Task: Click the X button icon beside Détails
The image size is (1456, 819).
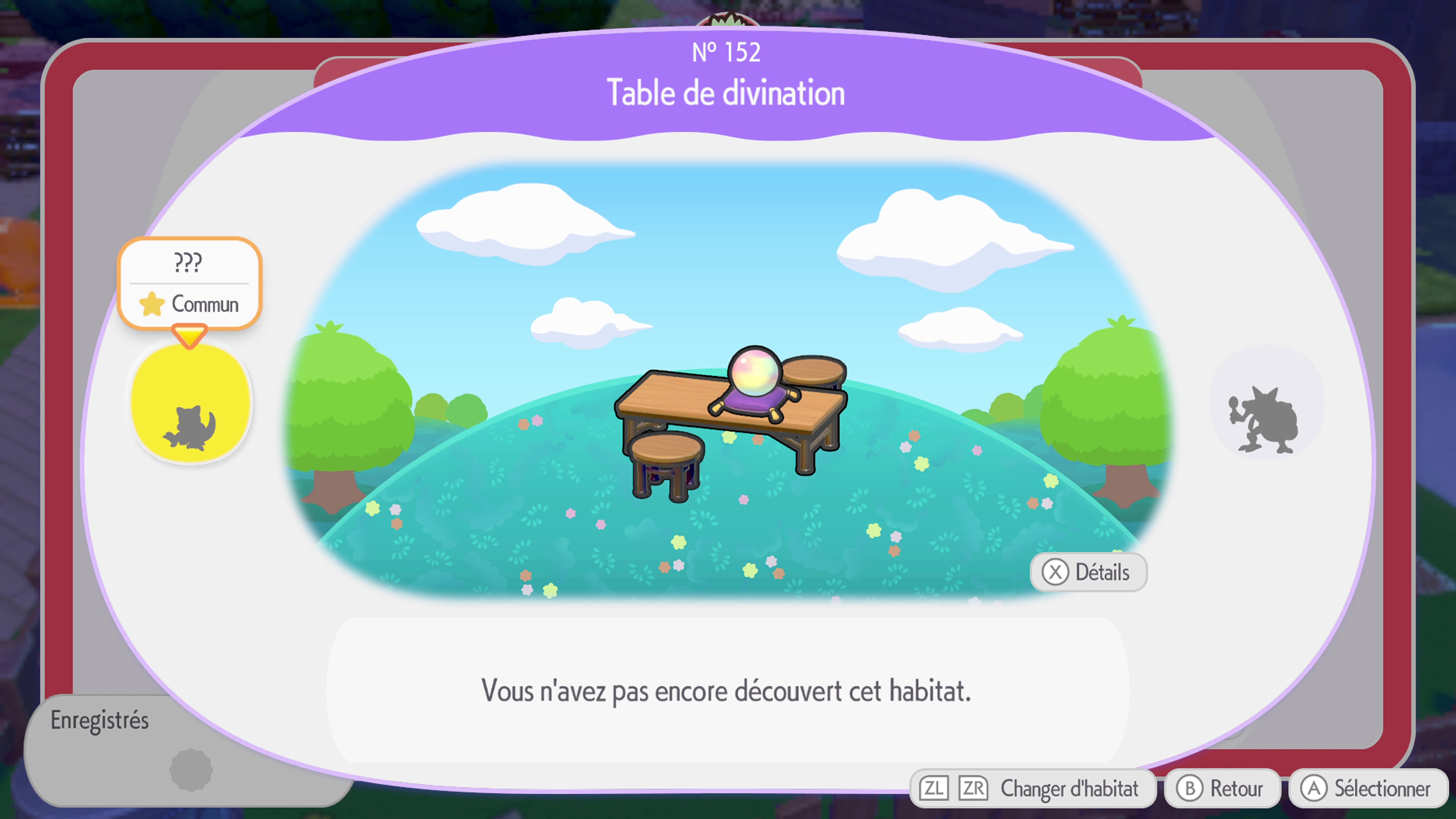Action: click(1055, 572)
